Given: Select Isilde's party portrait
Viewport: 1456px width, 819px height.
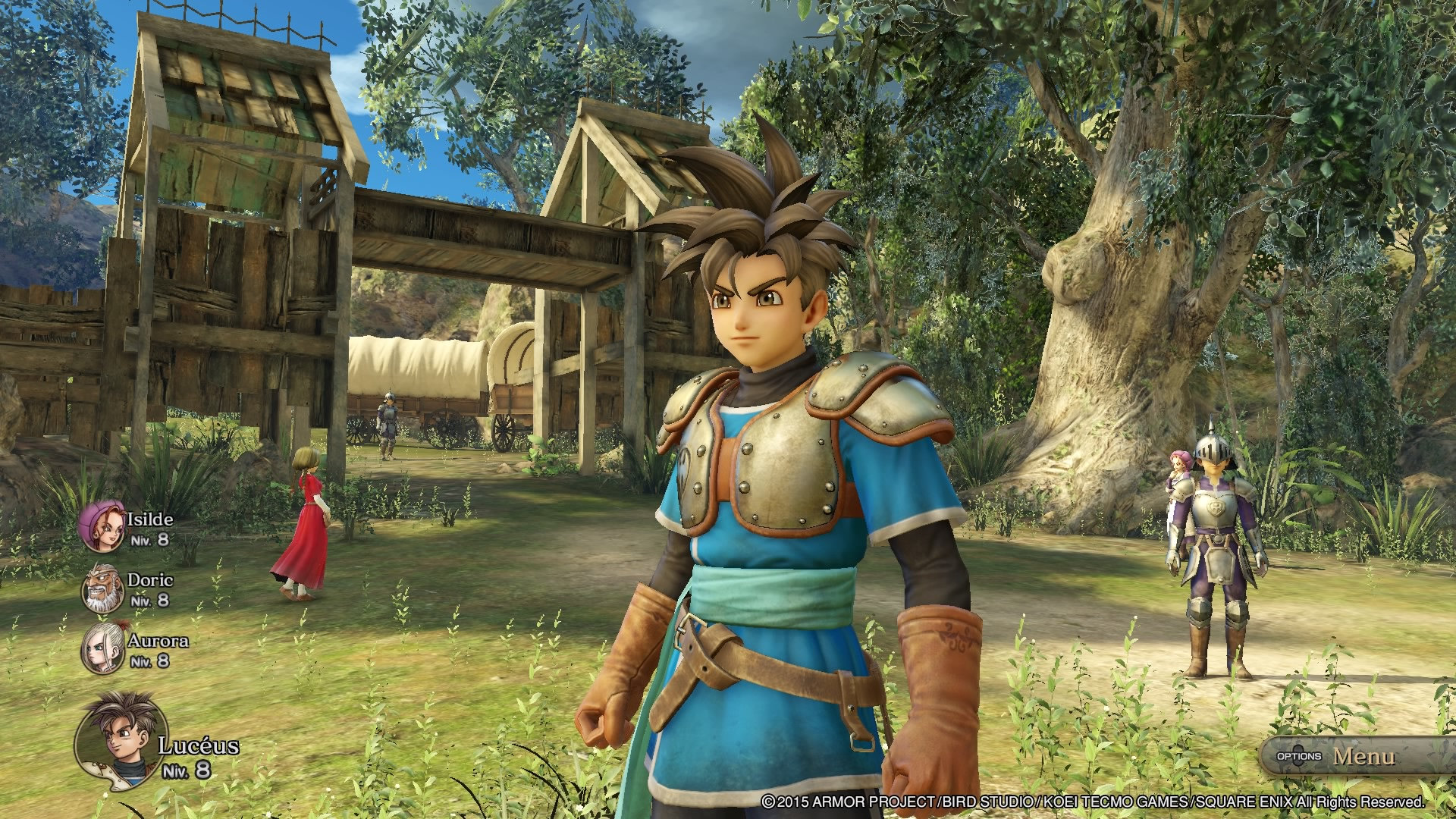Looking at the screenshot, I should [x=103, y=526].
